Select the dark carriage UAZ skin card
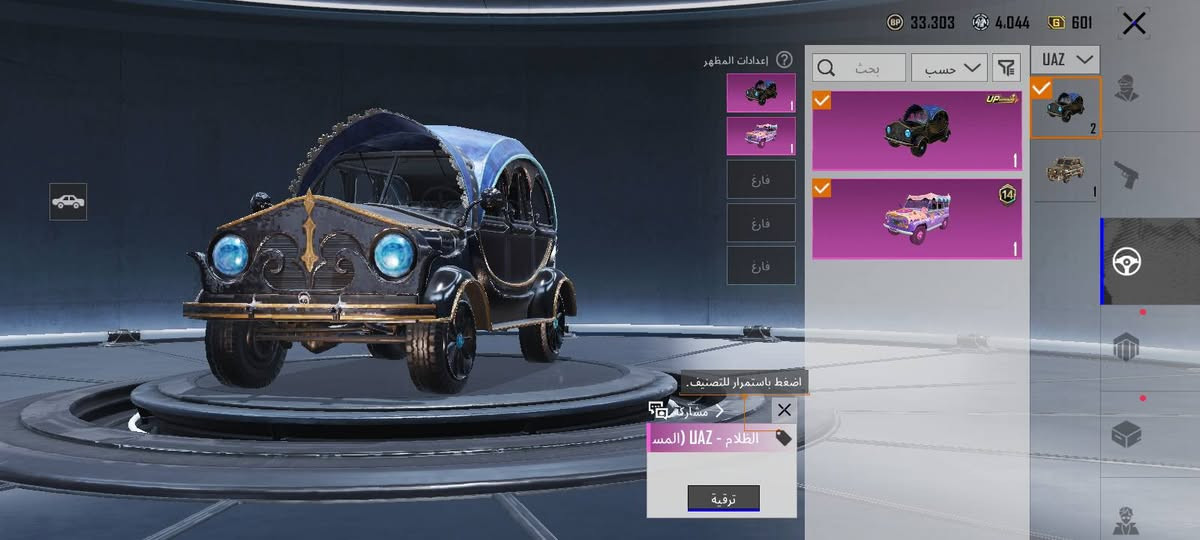 [917, 130]
